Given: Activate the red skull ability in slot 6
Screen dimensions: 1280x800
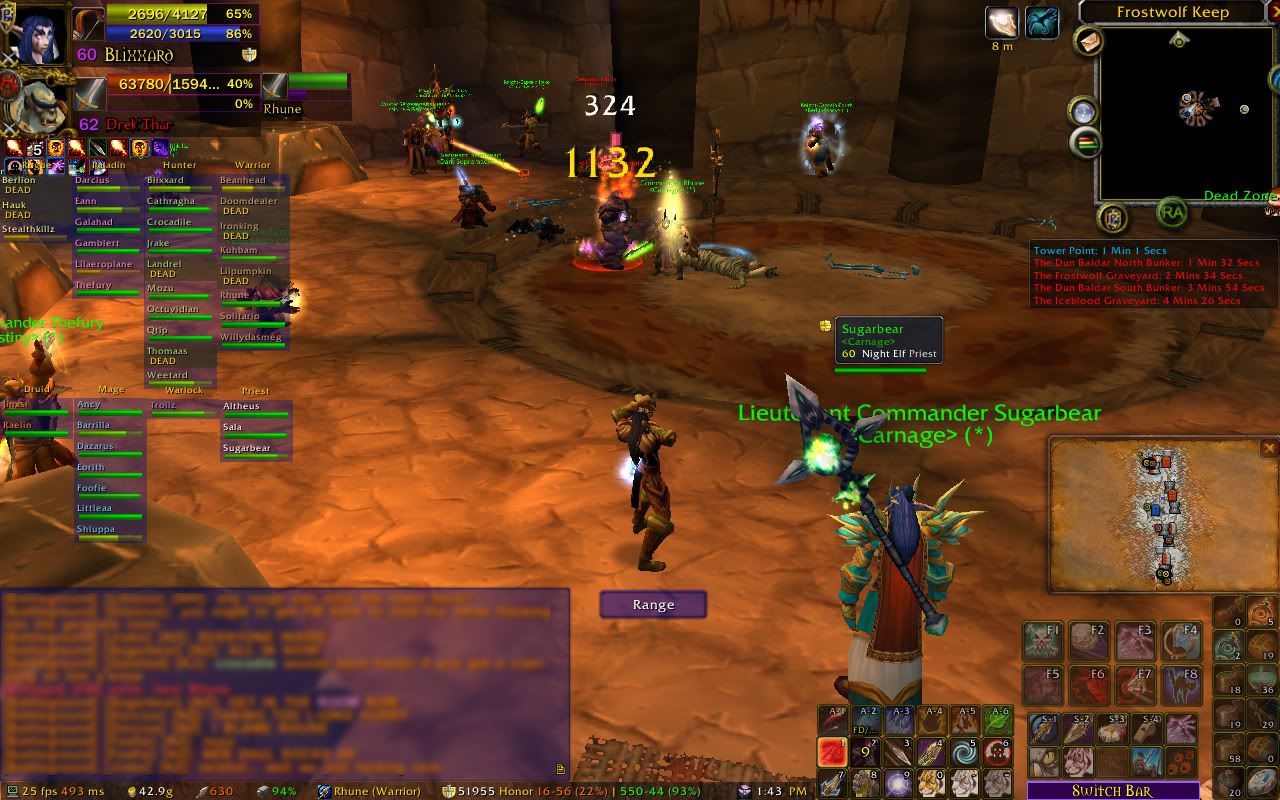Looking at the screenshot, I should (997, 752).
